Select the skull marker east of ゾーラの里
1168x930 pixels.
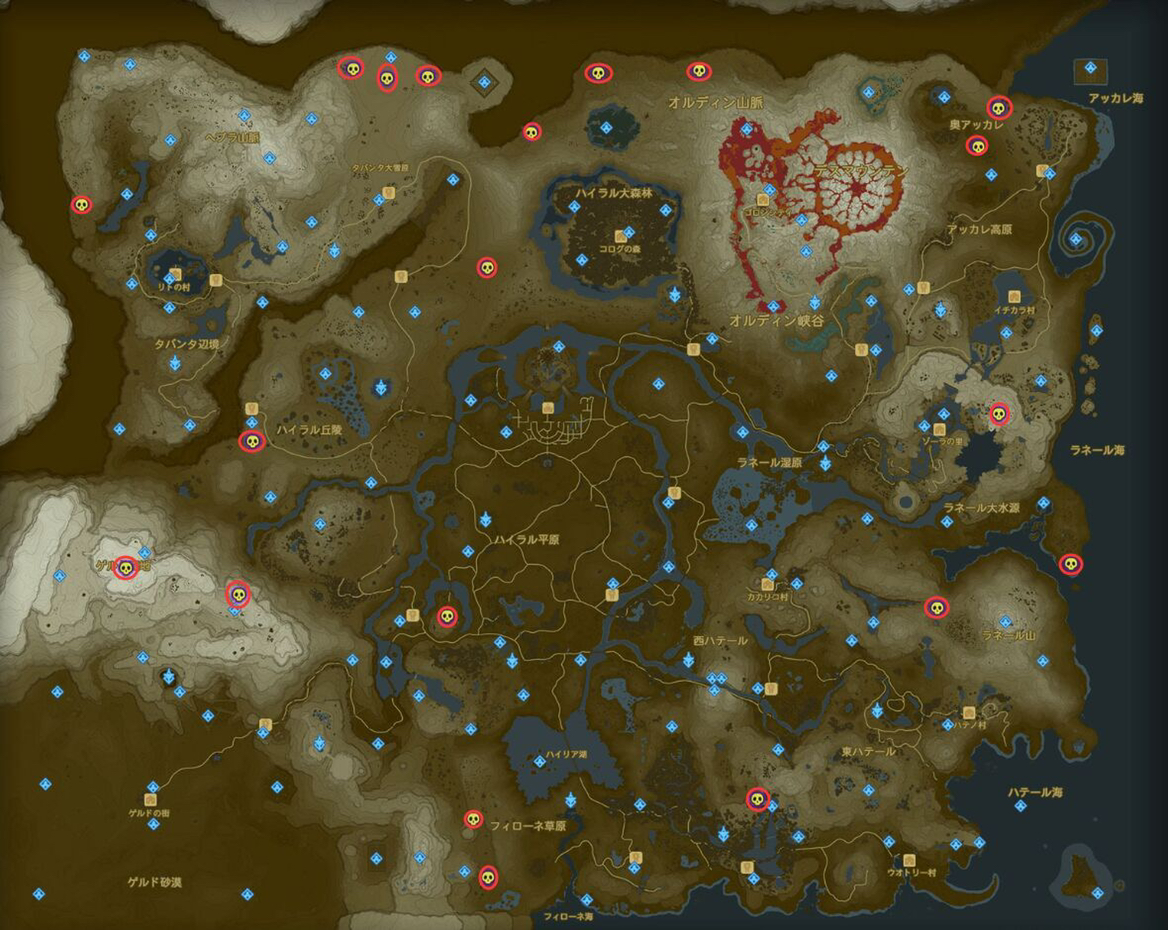(998, 413)
